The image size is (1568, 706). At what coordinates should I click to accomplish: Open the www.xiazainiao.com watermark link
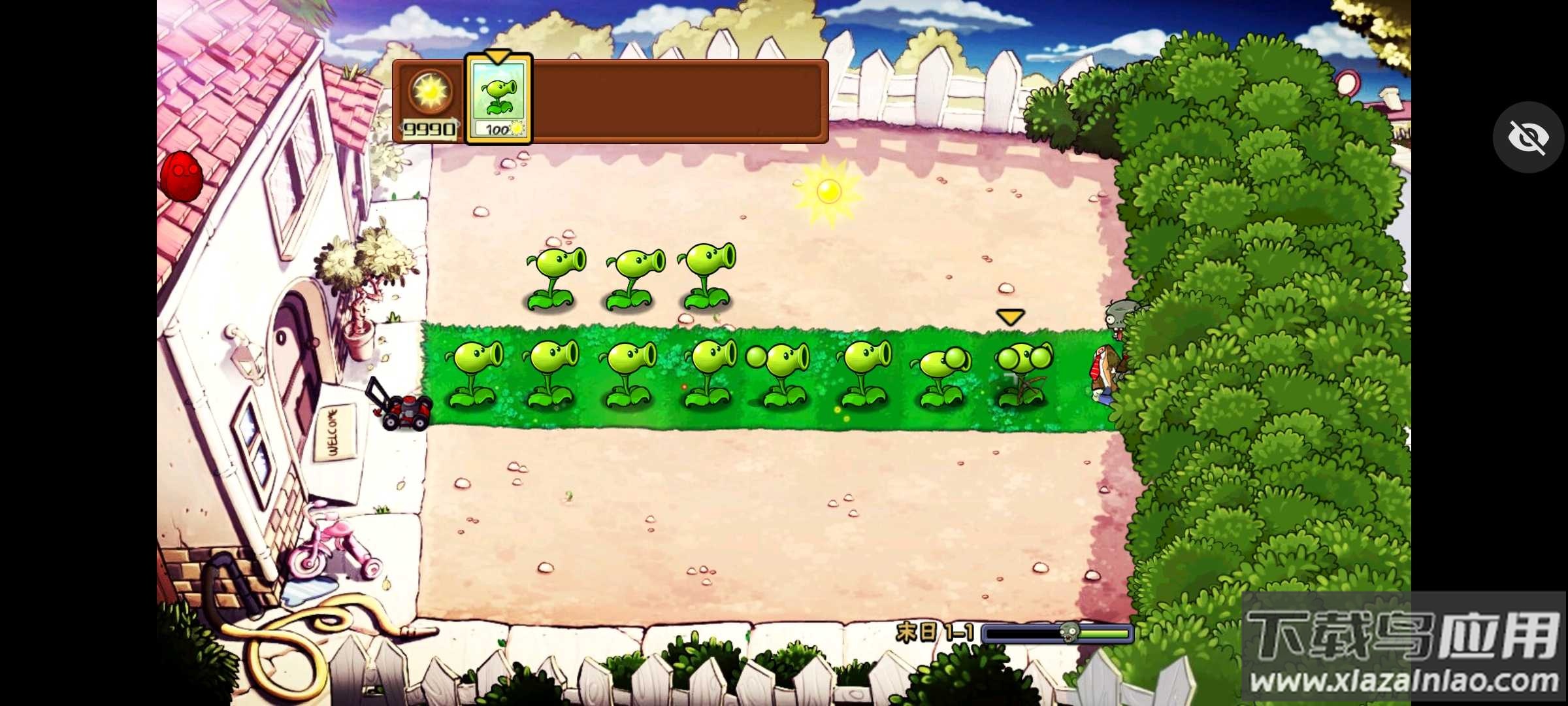coord(1385,680)
